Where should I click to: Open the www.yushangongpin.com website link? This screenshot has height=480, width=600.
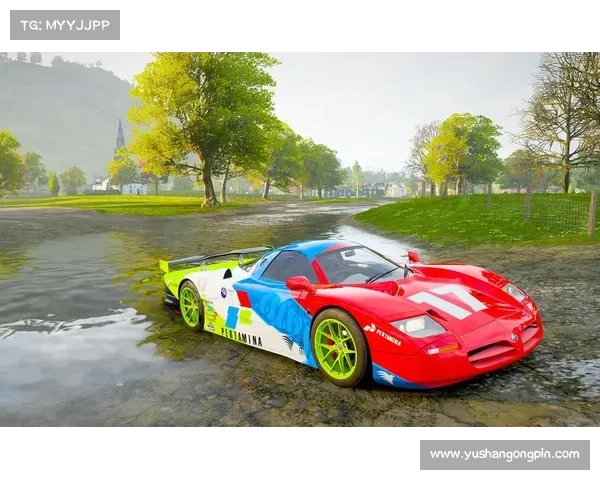(x=504, y=455)
